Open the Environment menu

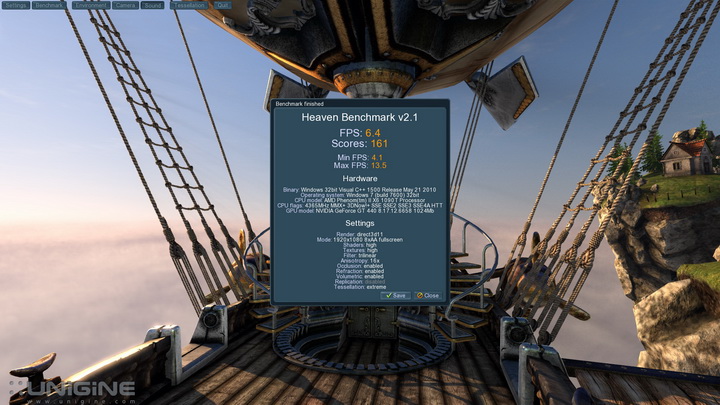[90, 5]
